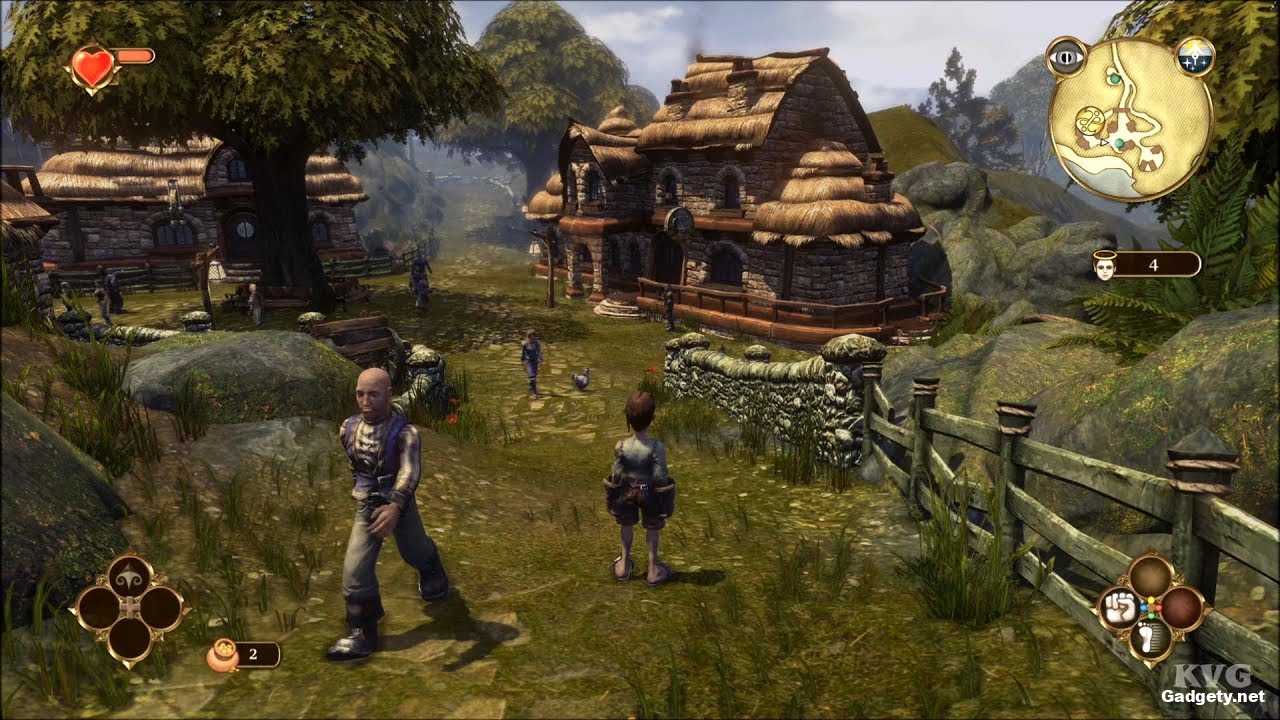The height and width of the screenshot is (720, 1280).
Task: Toggle the right empty quick-slot circle
Action: point(160,606)
